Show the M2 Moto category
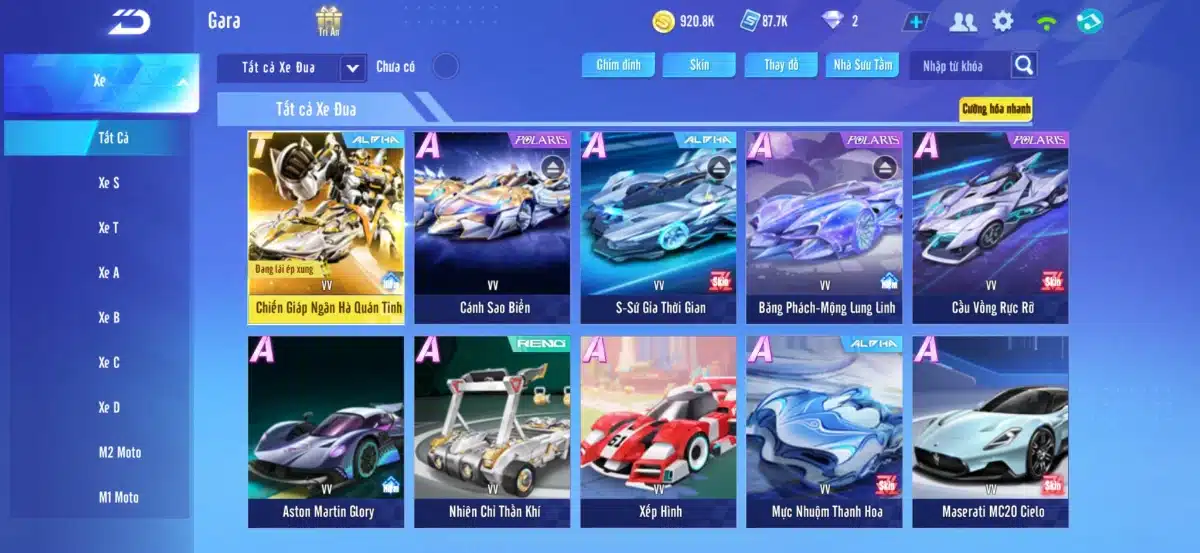 click(x=119, y=452)
